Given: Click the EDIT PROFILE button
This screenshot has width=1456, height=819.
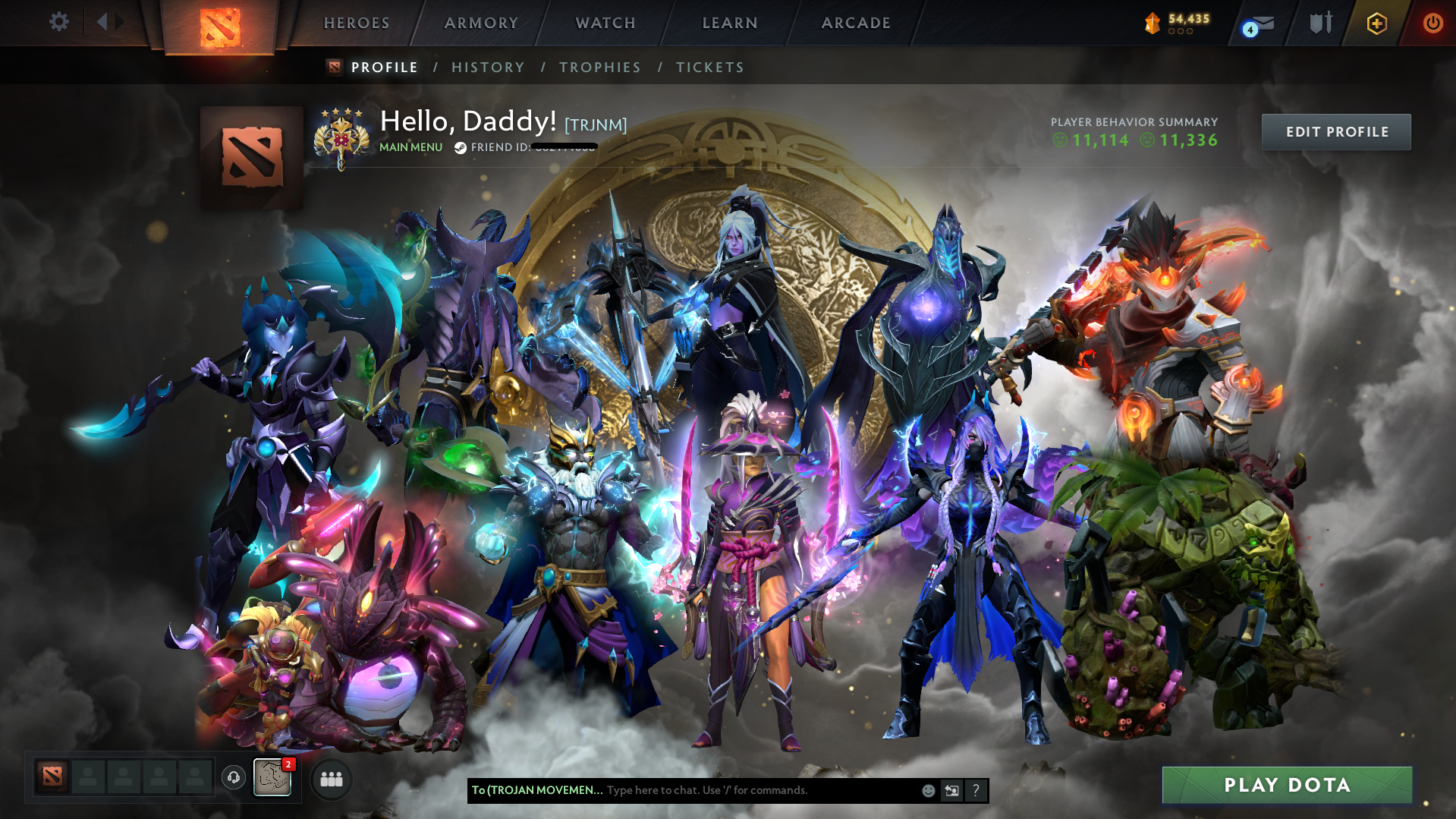Looking at the screenshot, I should (1335, 131).
